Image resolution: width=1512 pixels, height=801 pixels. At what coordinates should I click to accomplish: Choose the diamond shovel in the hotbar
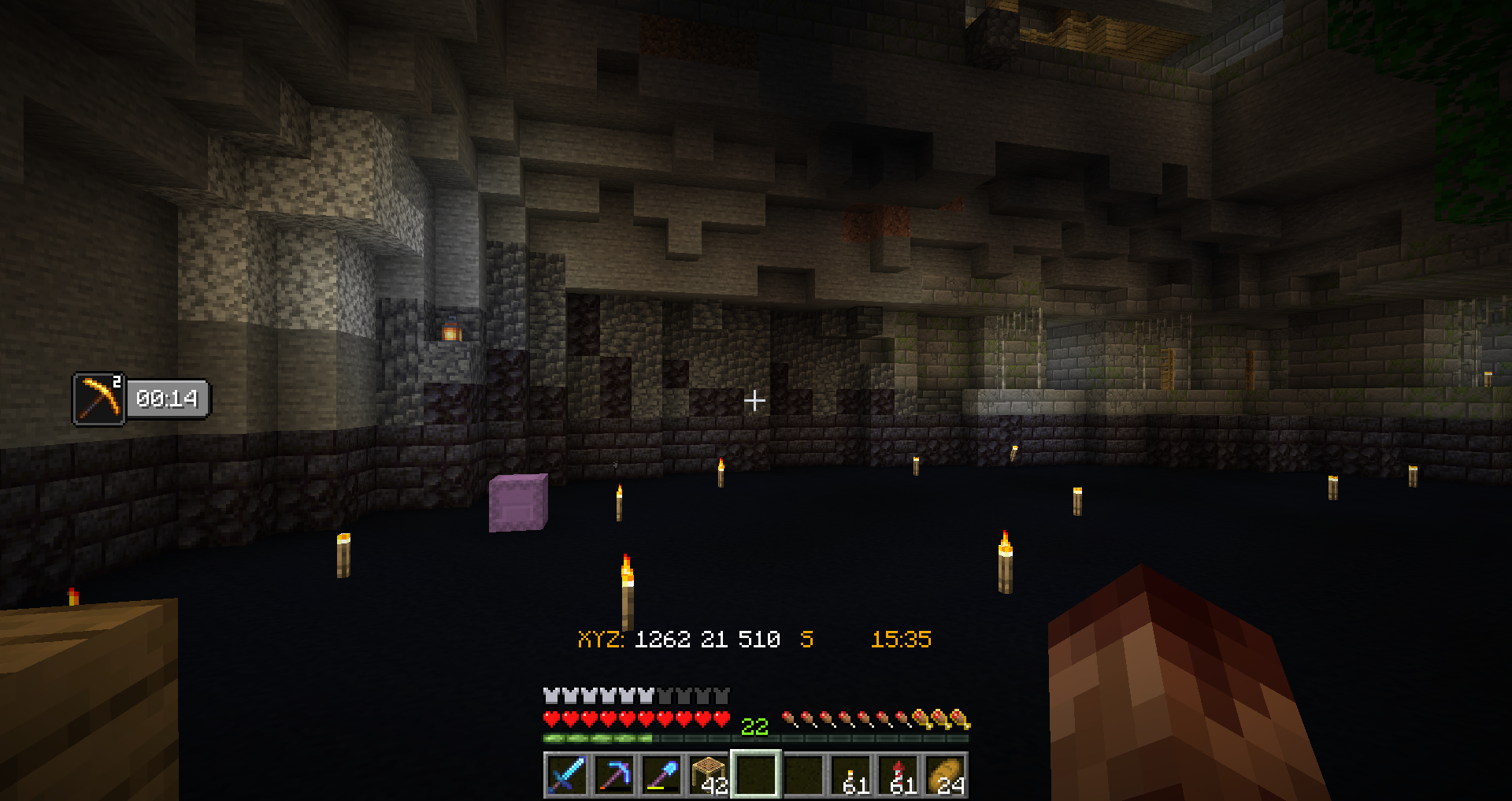point(661,775)
